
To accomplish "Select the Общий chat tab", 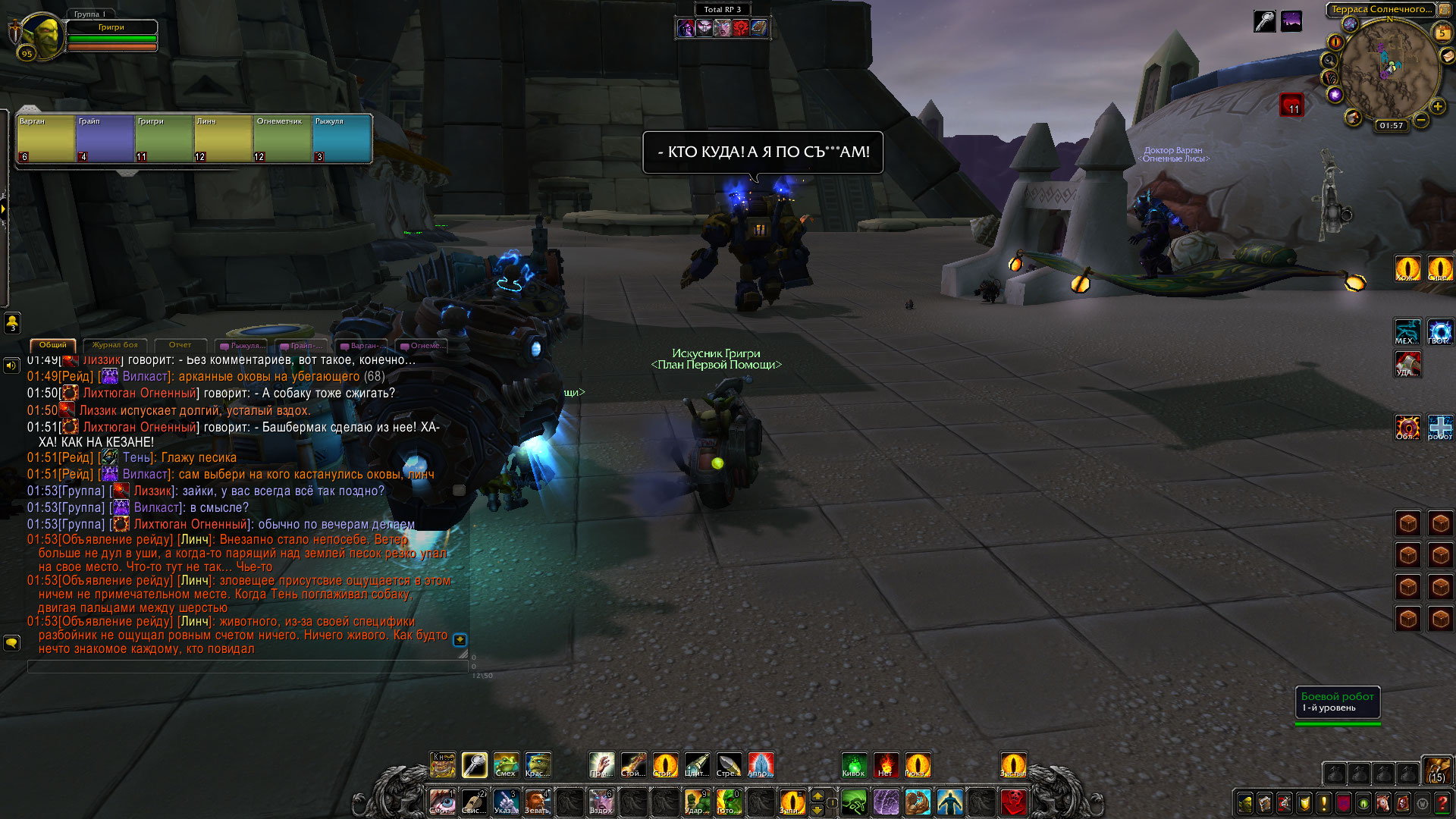I will point(53,345).
